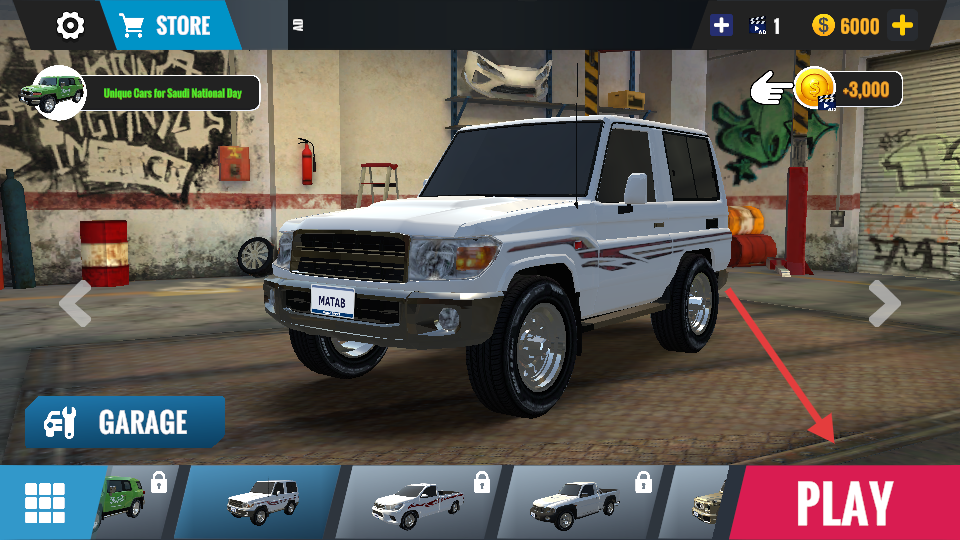This screenshot has height=540, width=960.
Task: Open the Saudi National Day cars banner
Action: pos(146,93)
